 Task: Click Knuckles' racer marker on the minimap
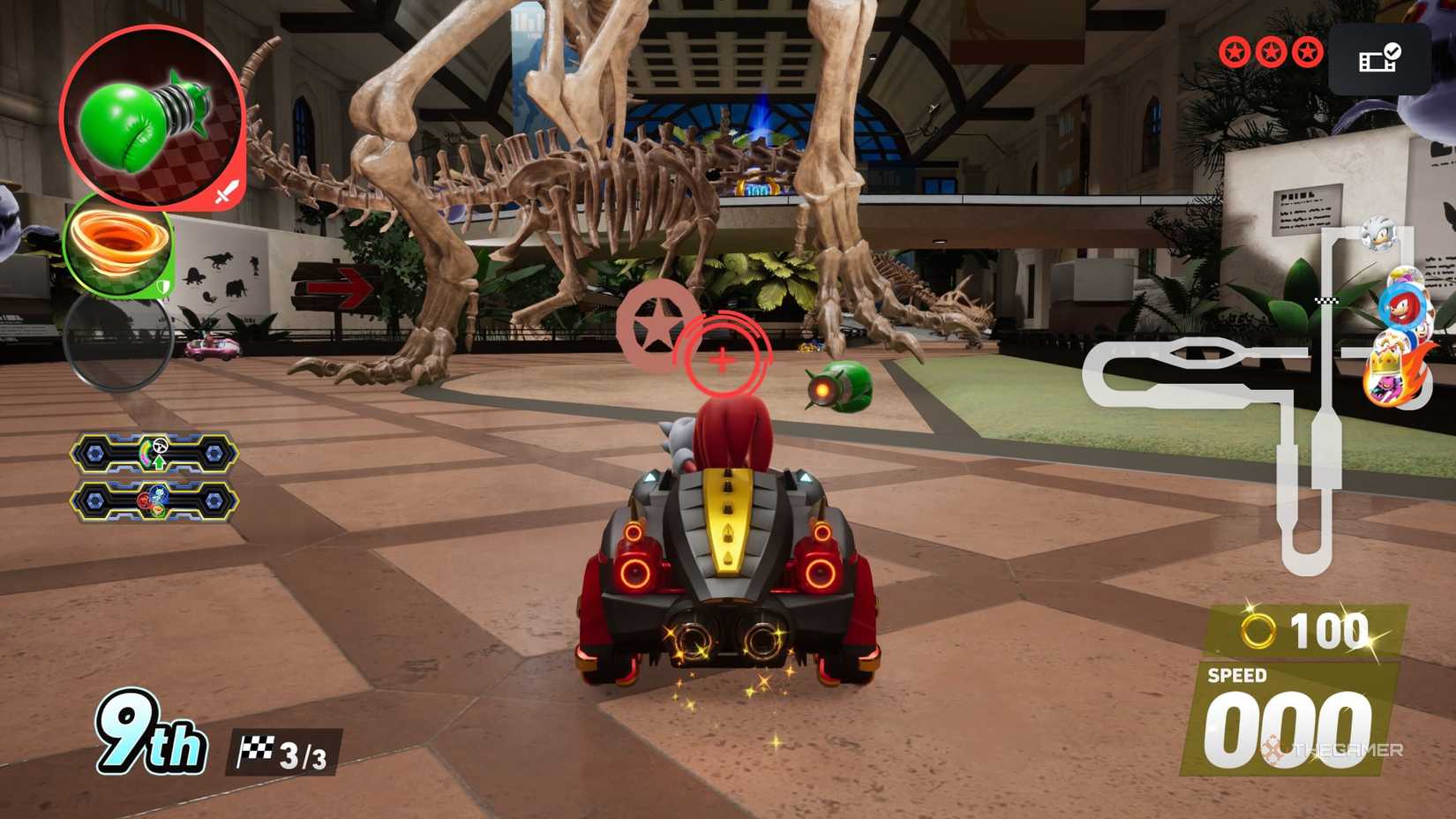coord(1401,306)
